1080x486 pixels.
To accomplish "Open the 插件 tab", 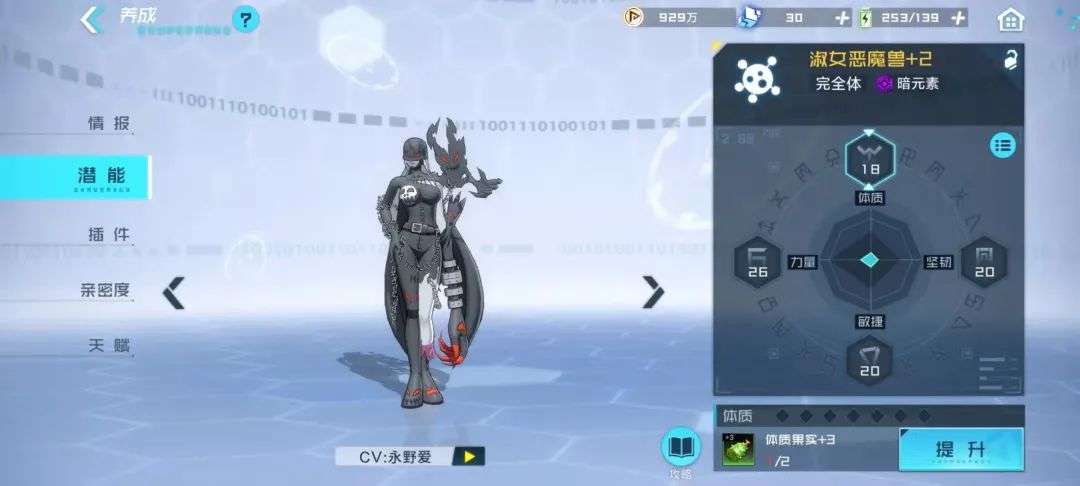I will point(109,235).
